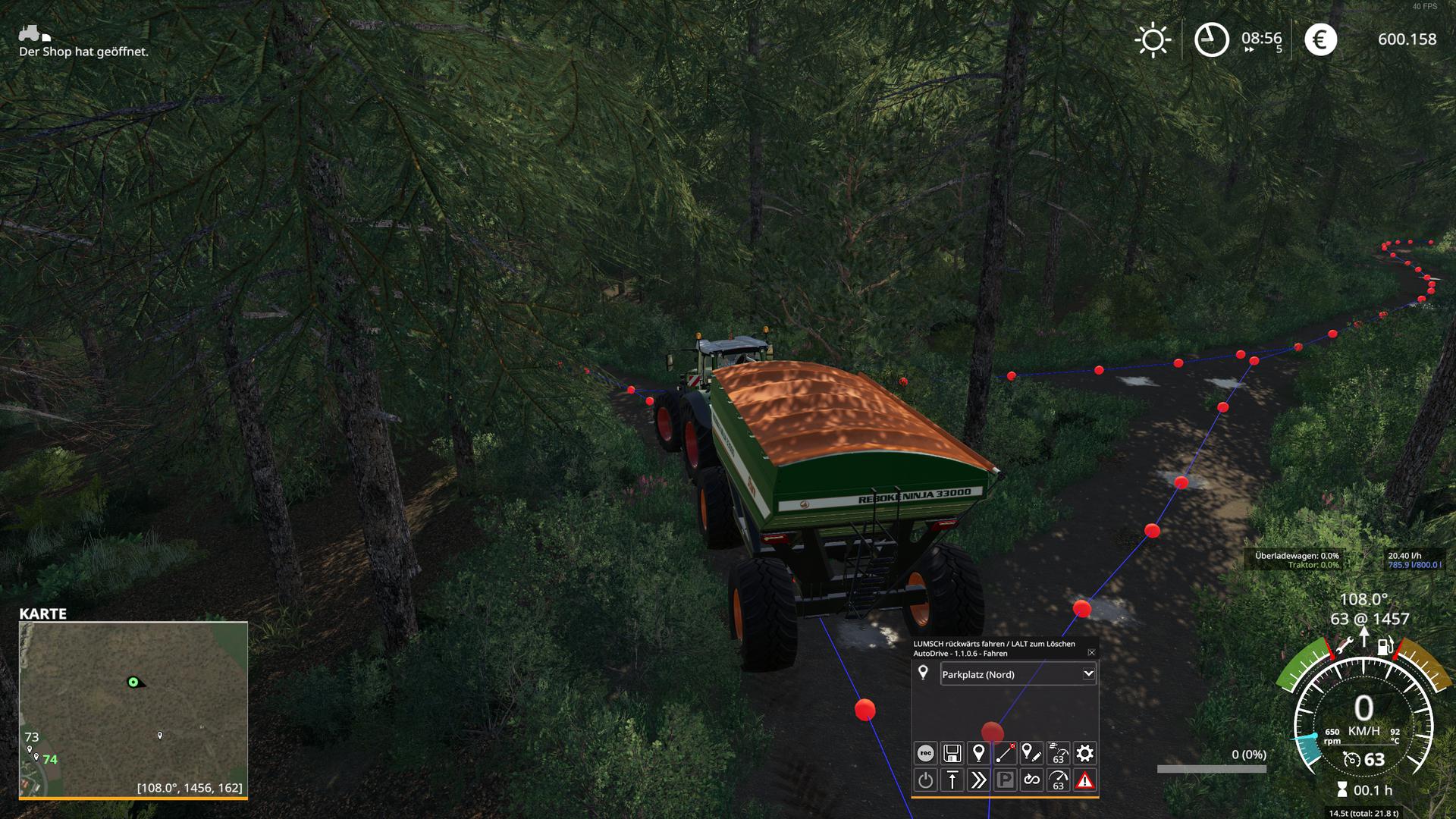Click the bottom-row speedometer button showing 63
Image resolution: width=1456 pixels, height=819 pixels.
coord(1058,780)
